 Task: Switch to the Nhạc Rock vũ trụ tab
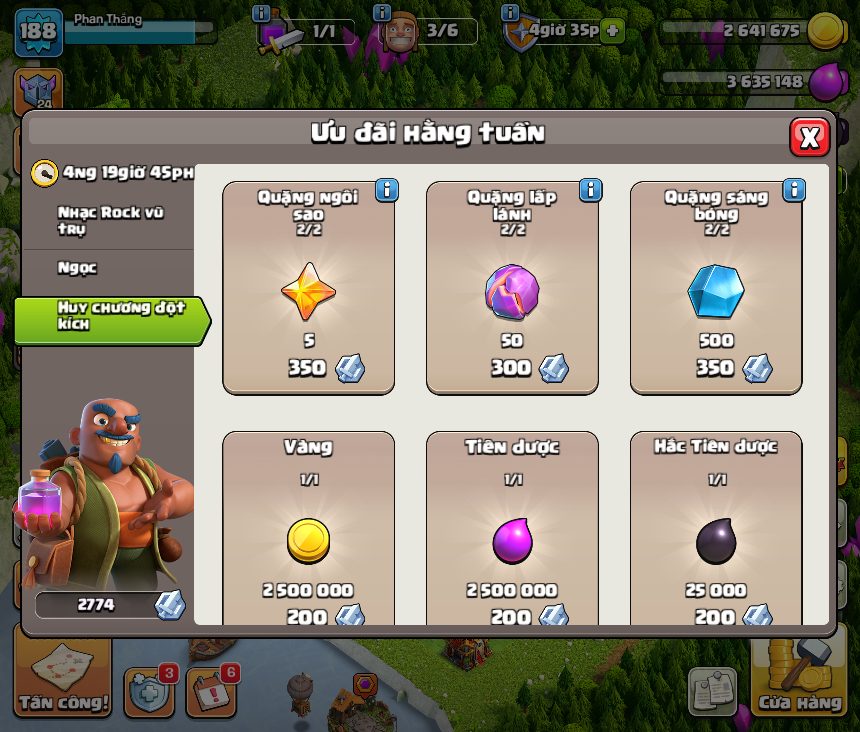click(x=110, y=221)
